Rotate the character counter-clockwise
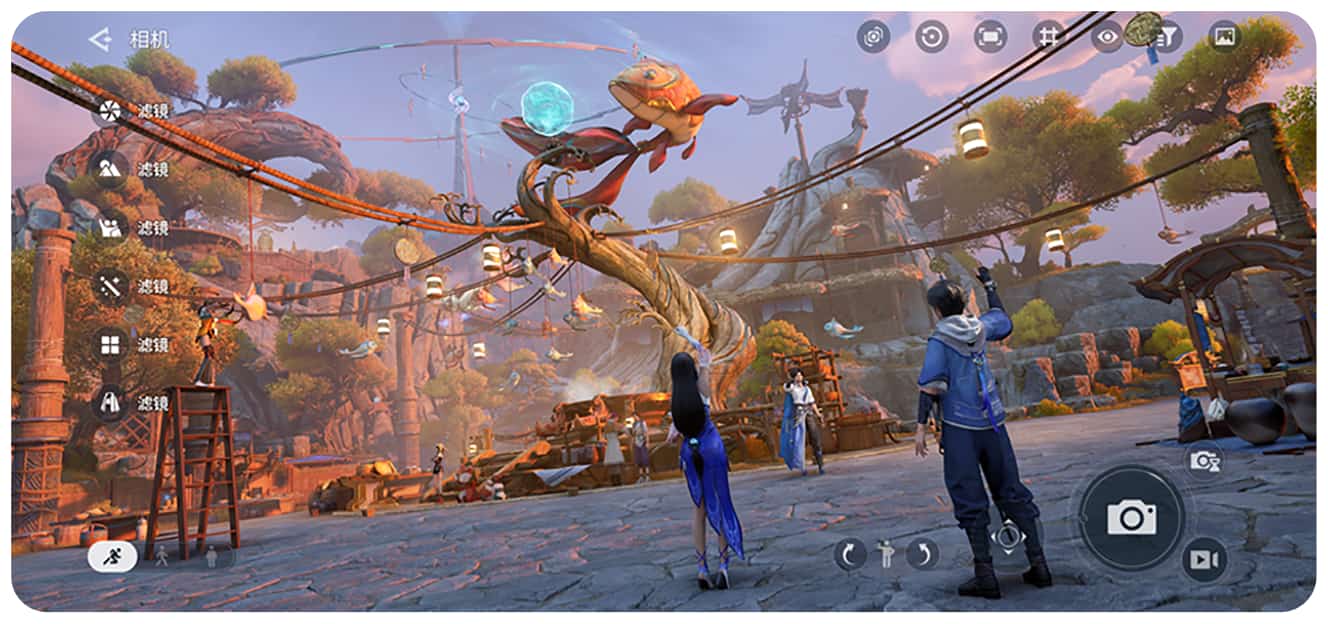The width and height of the screenshot is (1328, 624). pyautogui.click(x=850, y=553)
